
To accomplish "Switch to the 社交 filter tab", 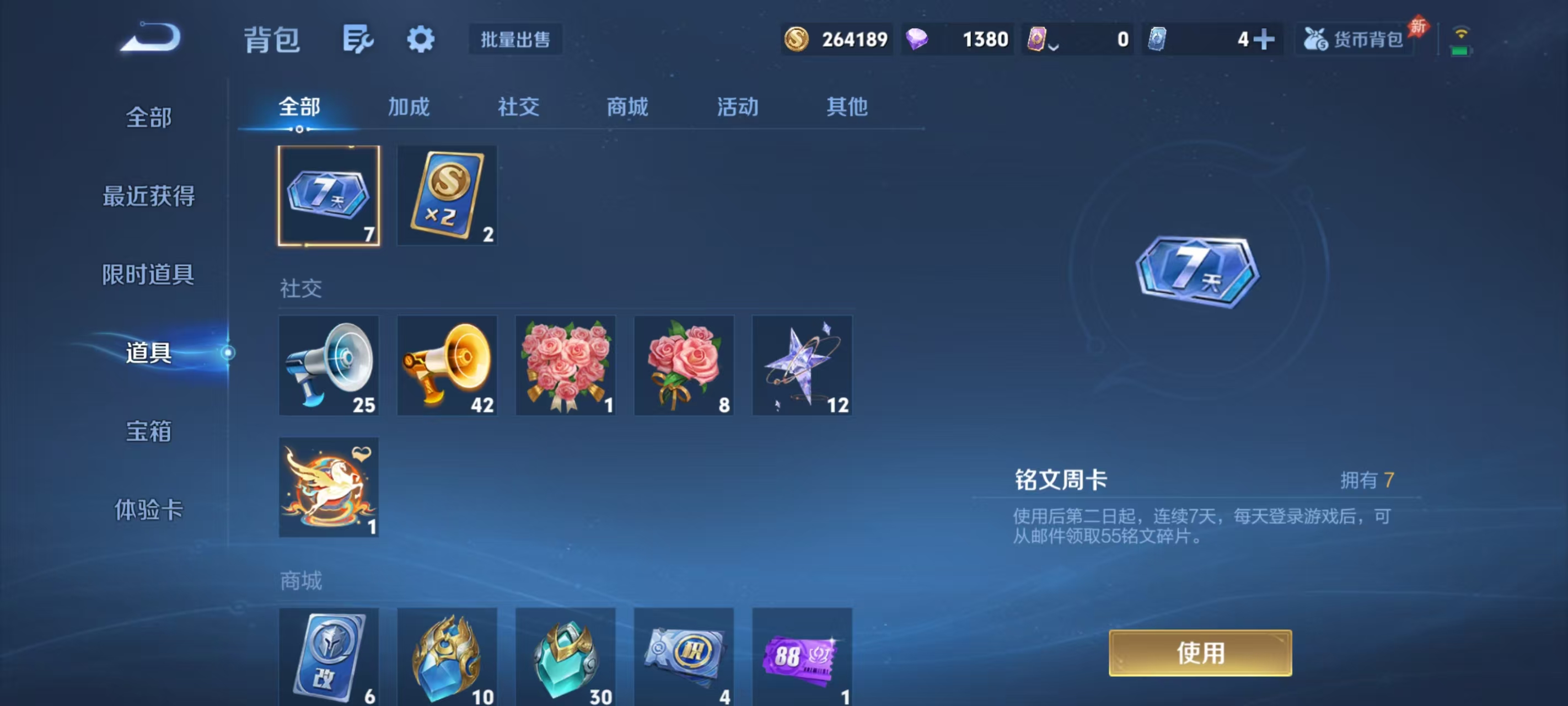I will tap(518, 106).
